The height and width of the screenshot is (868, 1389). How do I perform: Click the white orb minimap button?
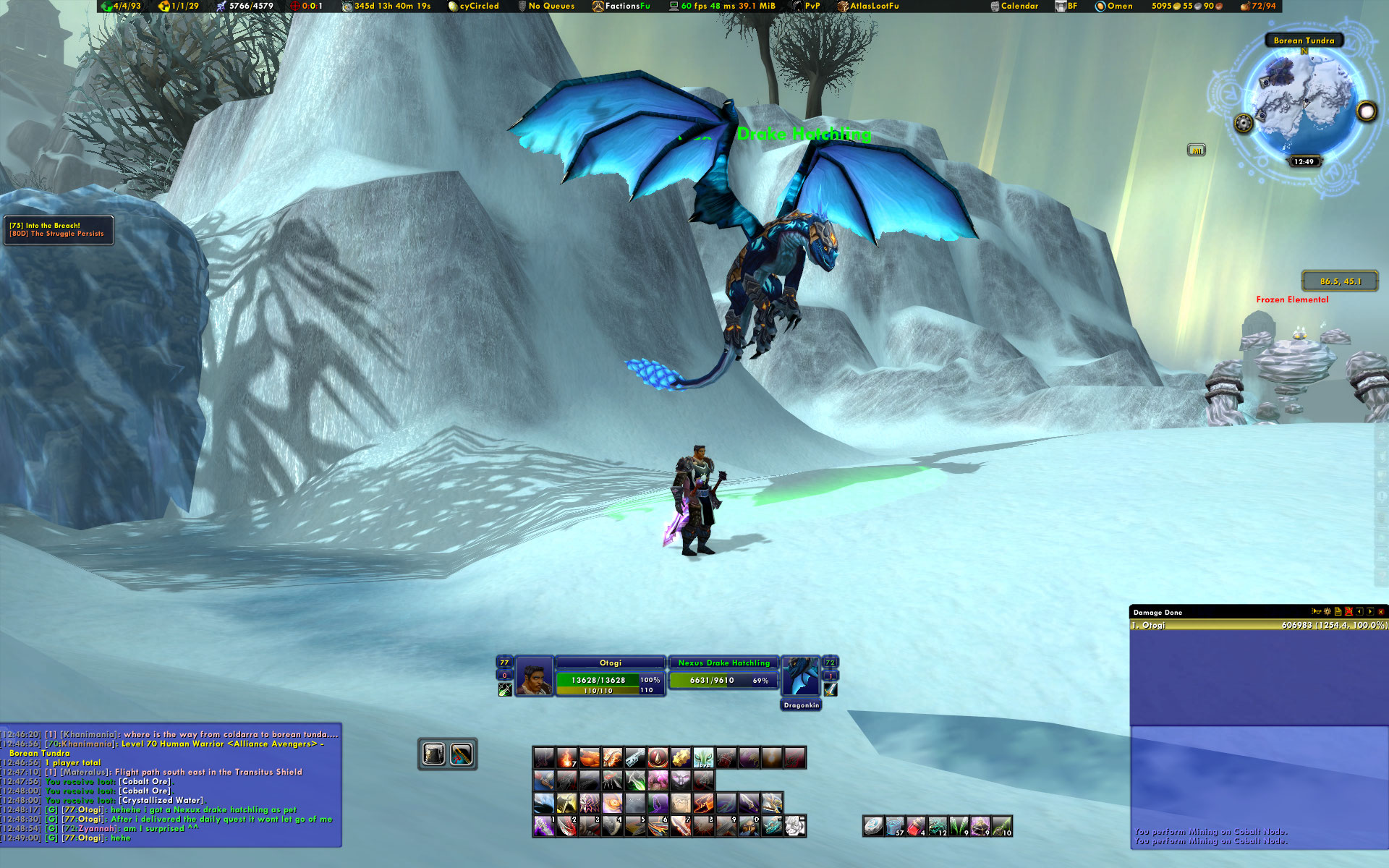(1366, 111)
